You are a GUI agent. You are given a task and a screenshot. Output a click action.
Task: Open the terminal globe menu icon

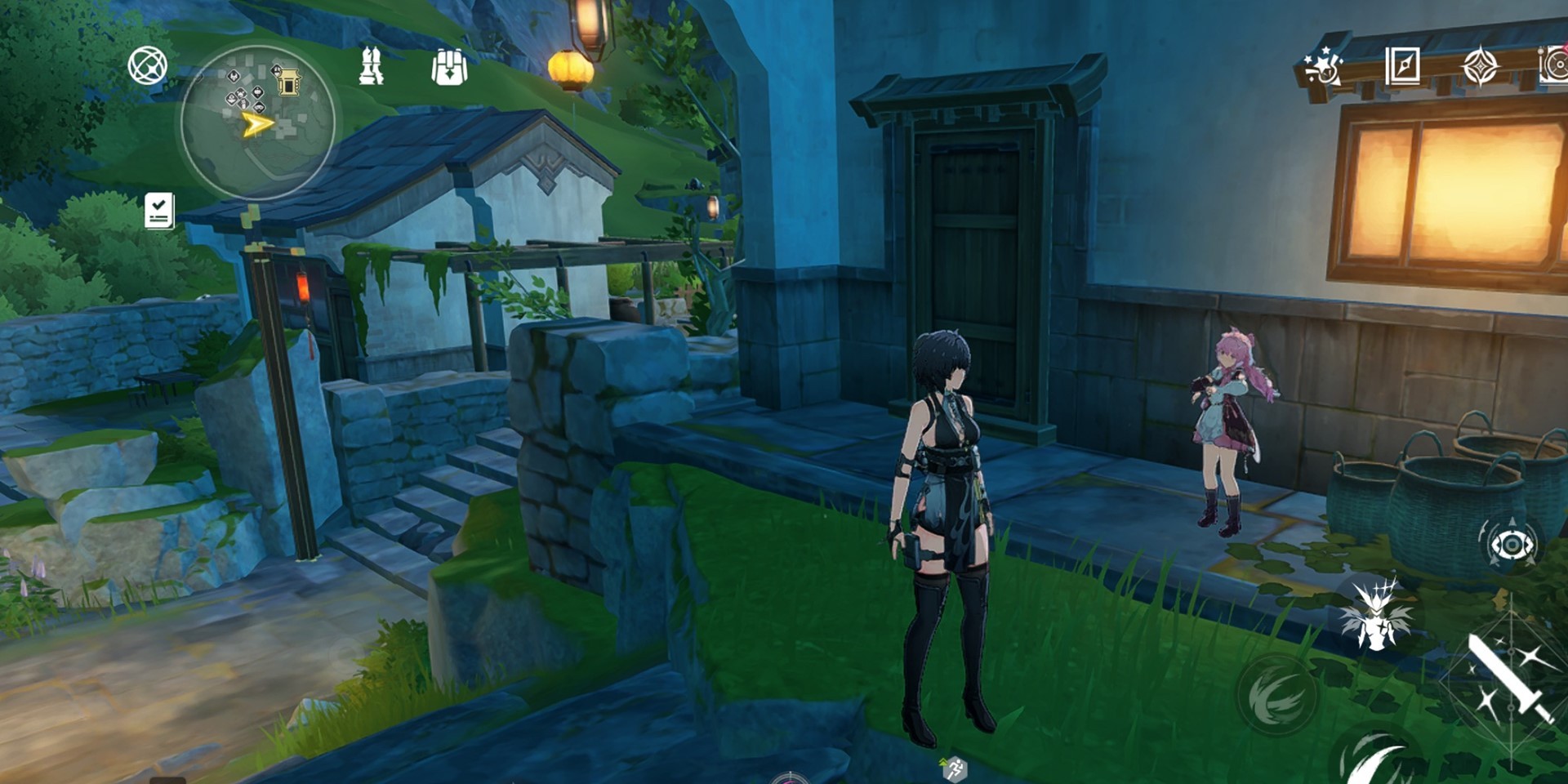(148, 66)
